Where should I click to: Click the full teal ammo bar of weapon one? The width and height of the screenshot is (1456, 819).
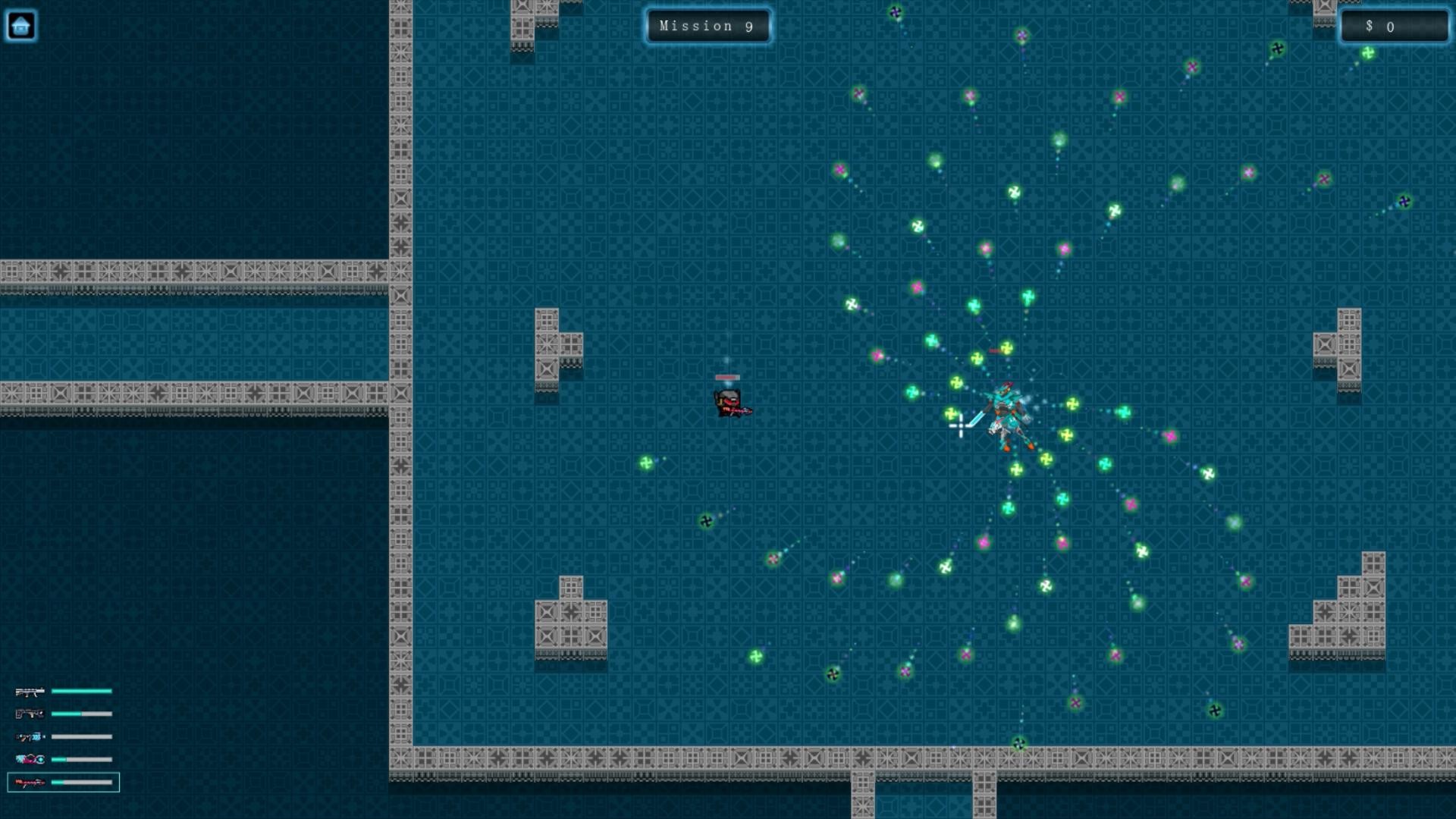coord(80,691)
